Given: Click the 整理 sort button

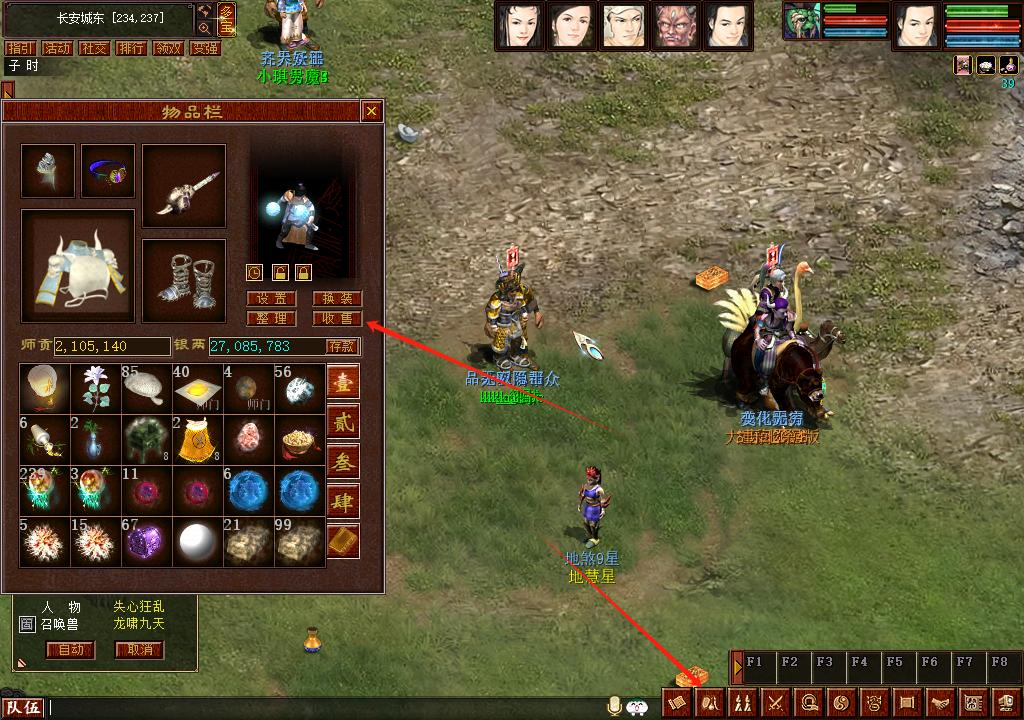Looking at the screenshot, I should [271, 319].
